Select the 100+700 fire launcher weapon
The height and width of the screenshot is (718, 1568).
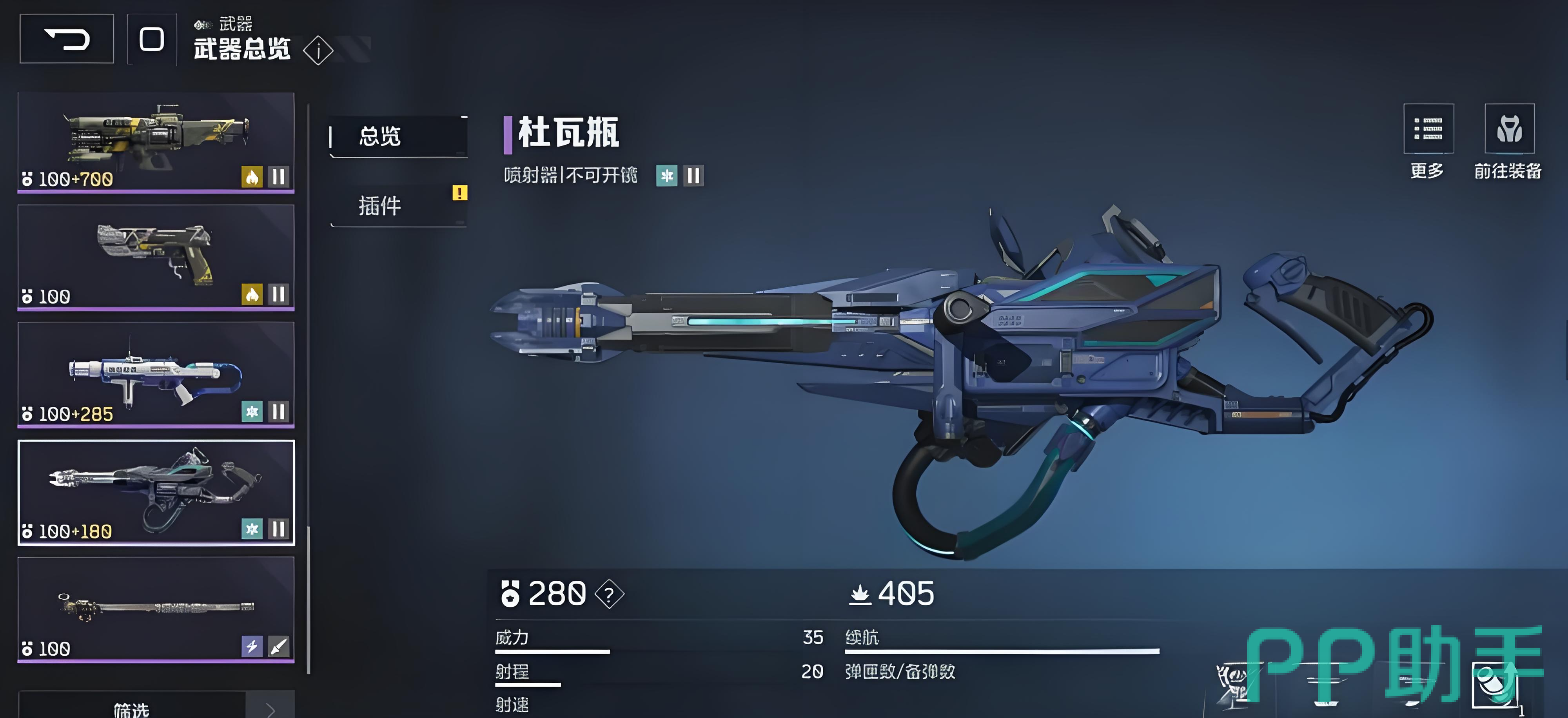156,142
